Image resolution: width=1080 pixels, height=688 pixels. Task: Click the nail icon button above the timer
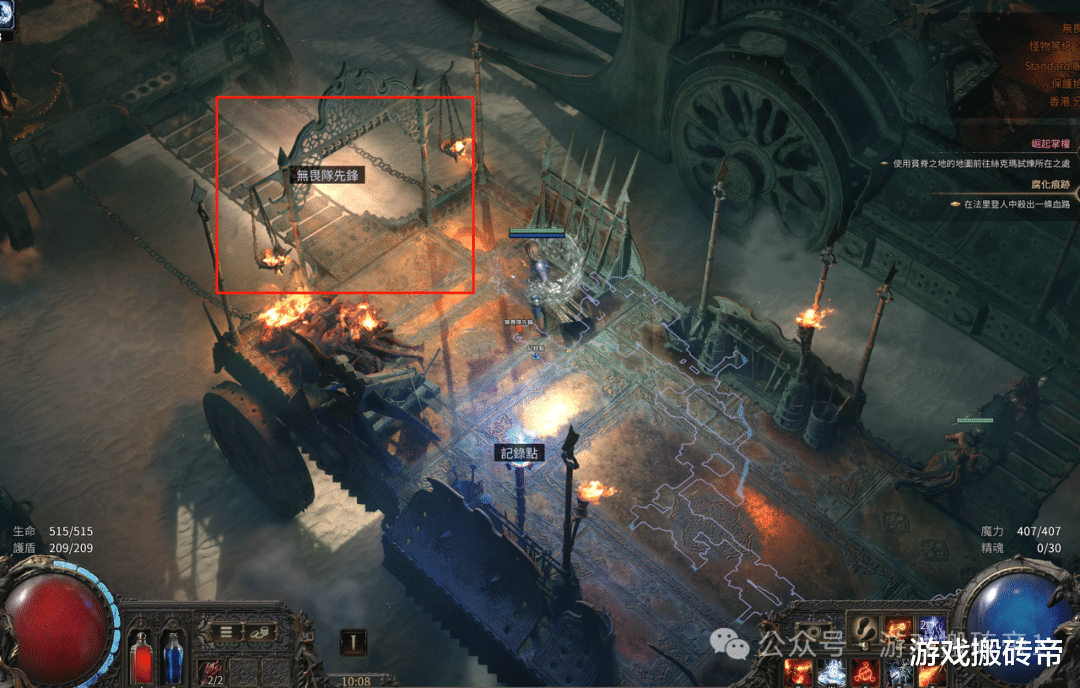pos(352,642)
